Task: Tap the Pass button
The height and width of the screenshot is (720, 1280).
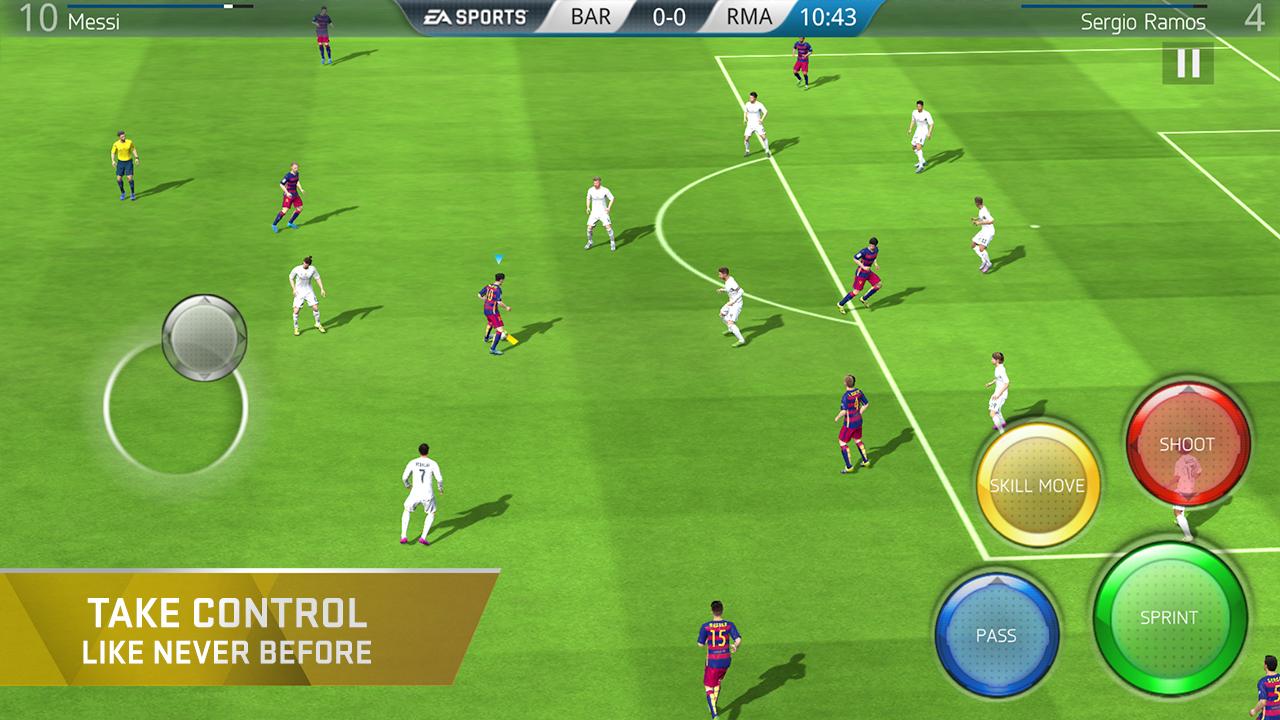Action: click(996, 635)
